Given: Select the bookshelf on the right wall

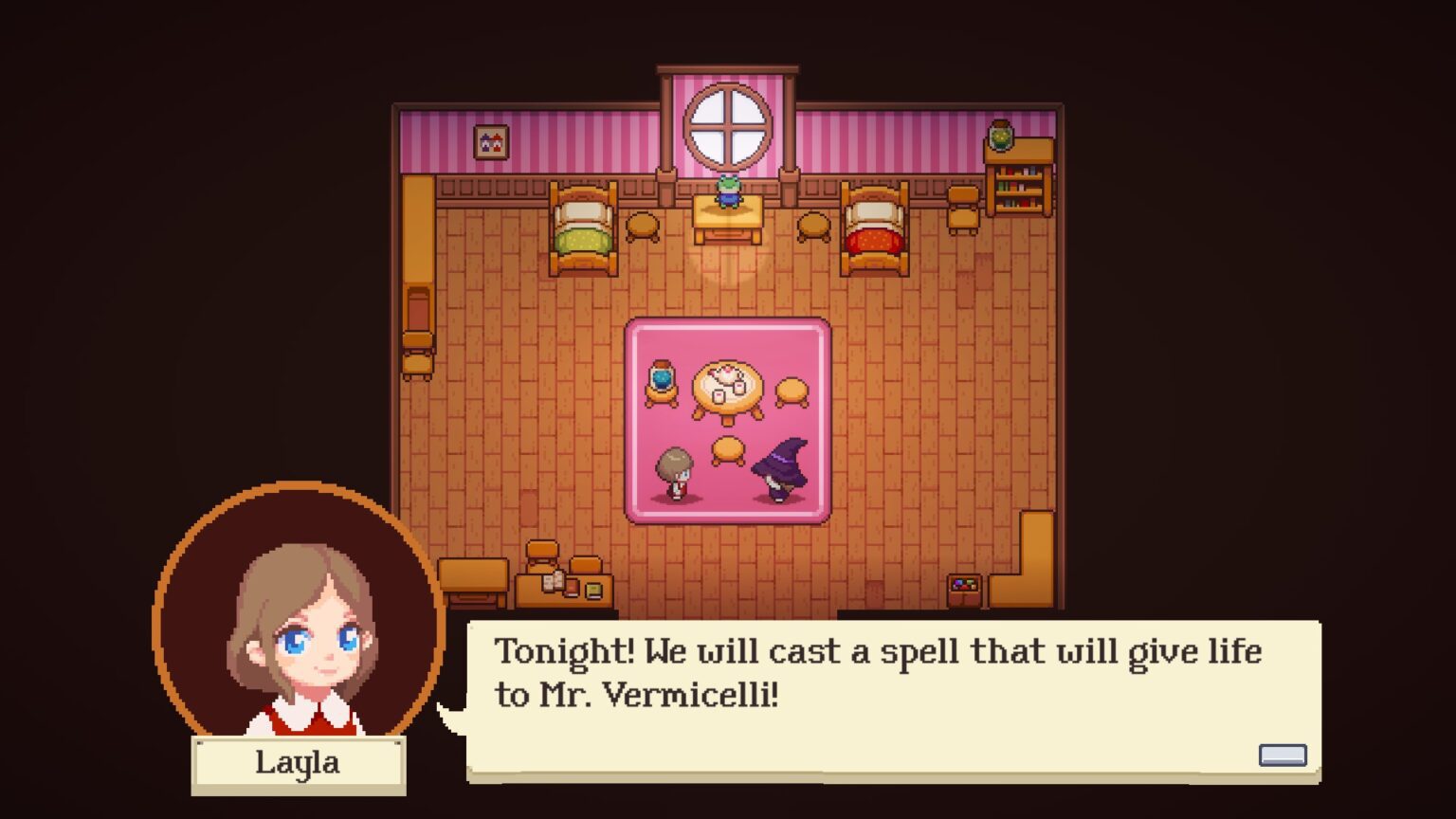Looking at the screenshot, I should [x=1018, y=185].
